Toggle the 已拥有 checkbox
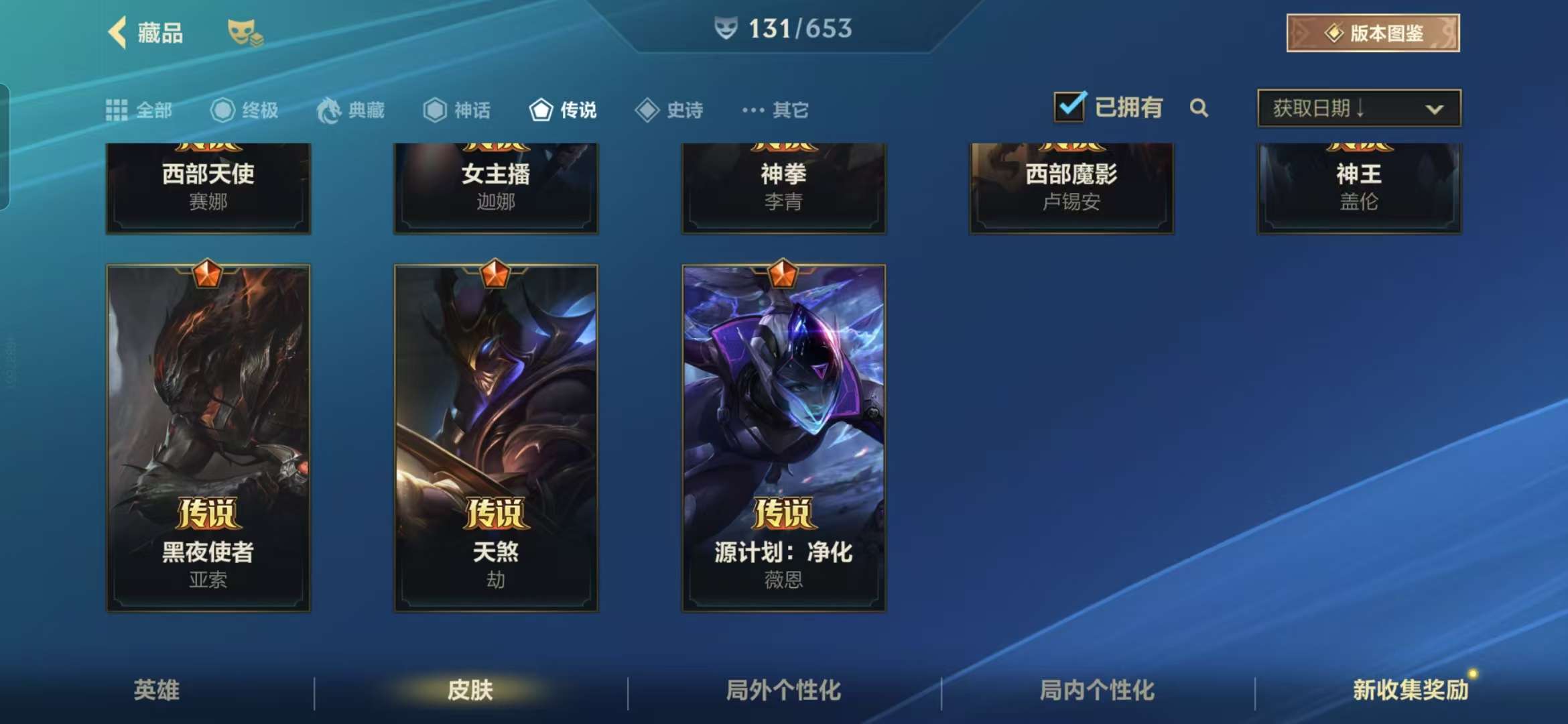Image resolution: width=1568 pixels, height=724 pixels. click(1069, 107)
